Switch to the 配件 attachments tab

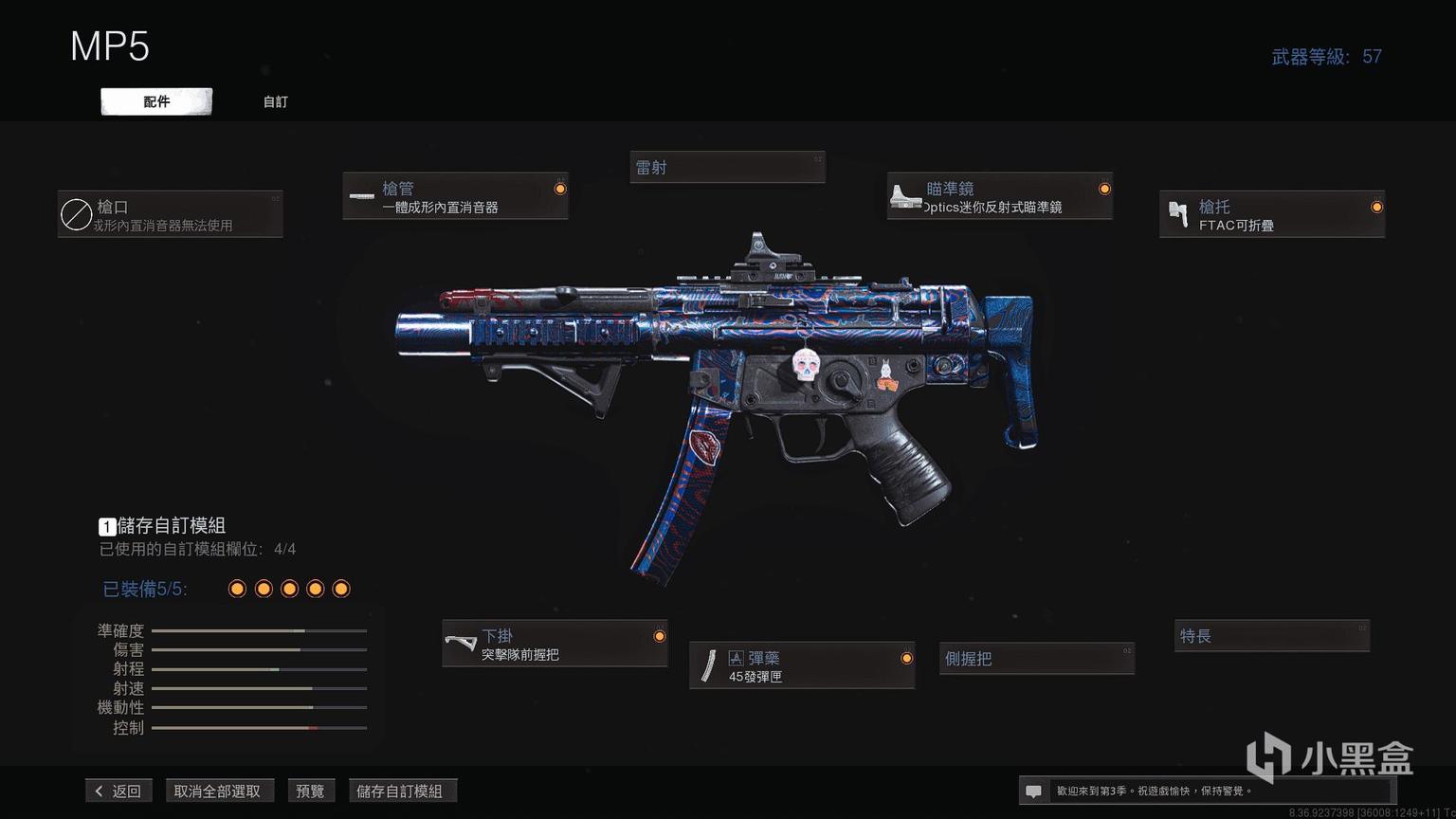[156, 101]
